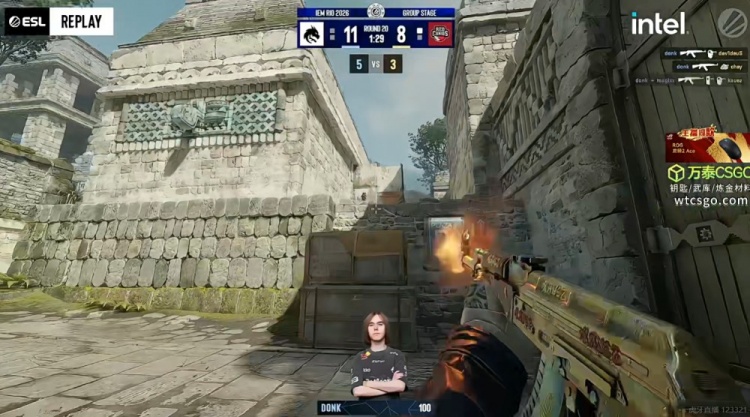Click the Team Spirit logo on the scoreboard
This screenshot has width=750, height=417.
tap(311, 34)
